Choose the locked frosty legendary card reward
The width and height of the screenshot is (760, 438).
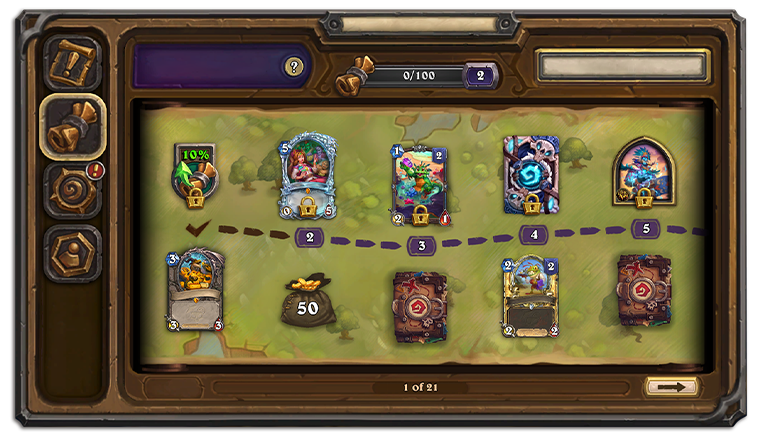[x=307, y=177]
